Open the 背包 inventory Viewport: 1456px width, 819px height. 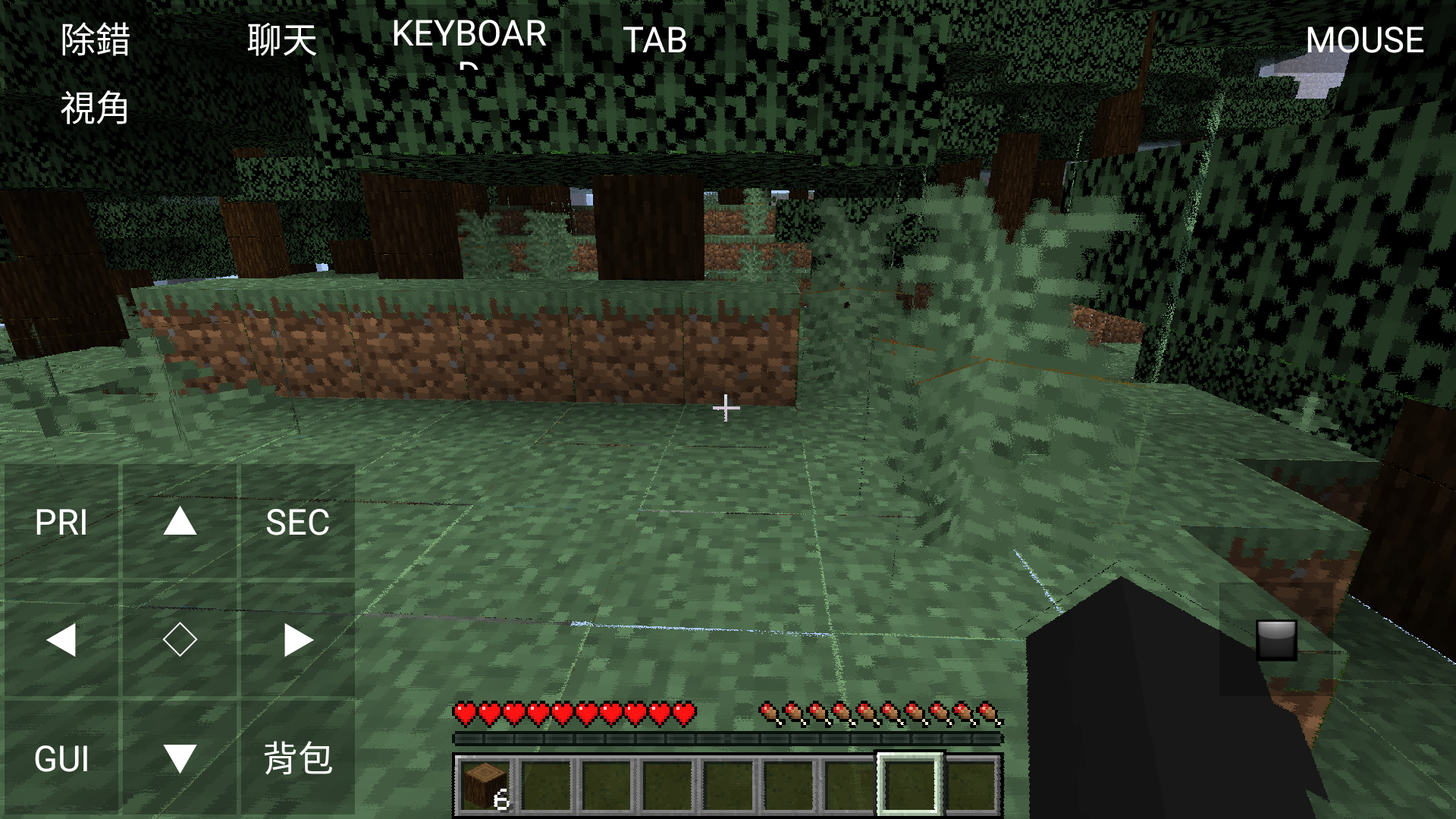(299, 757)
